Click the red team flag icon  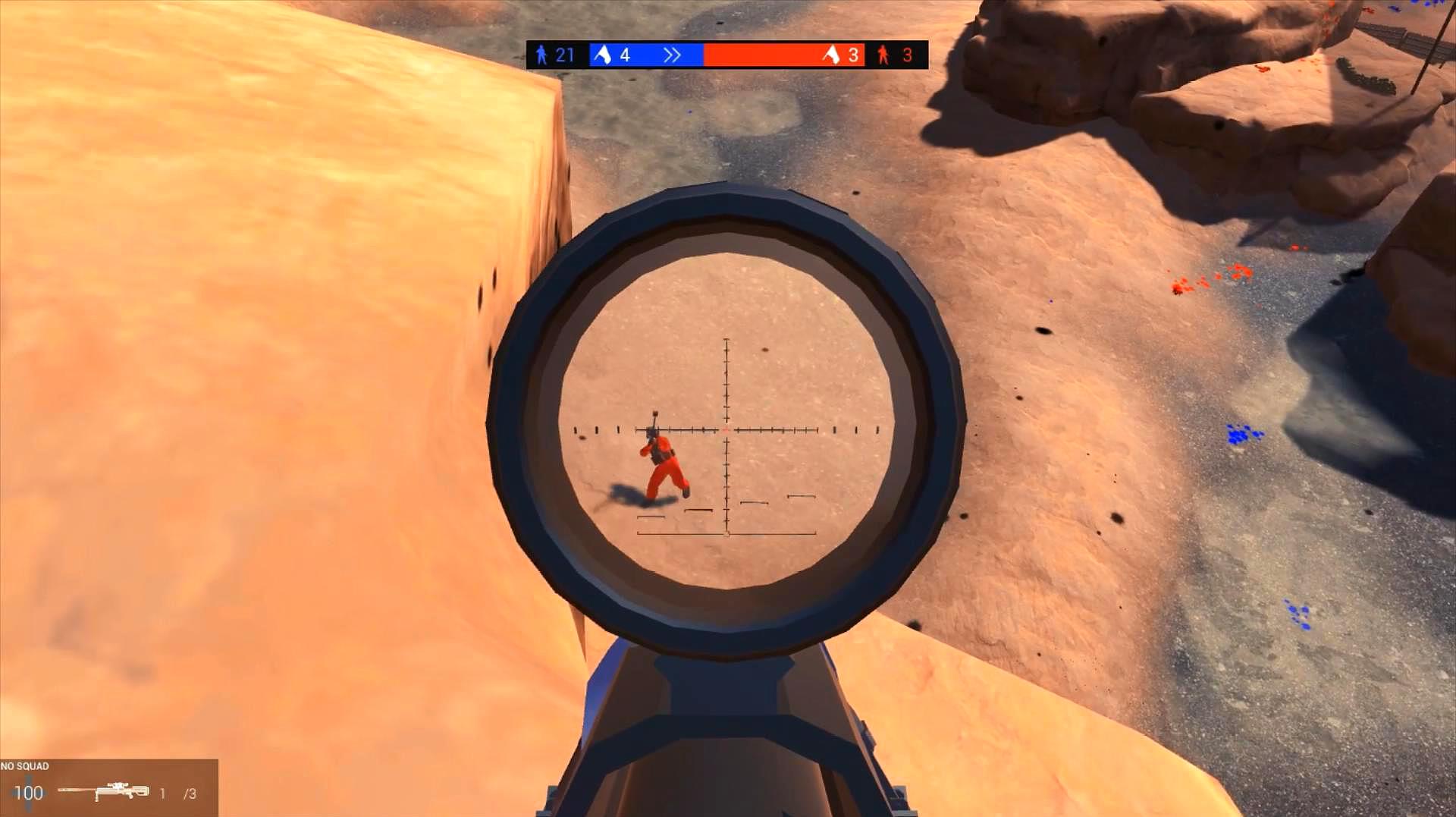click(831, 55)
